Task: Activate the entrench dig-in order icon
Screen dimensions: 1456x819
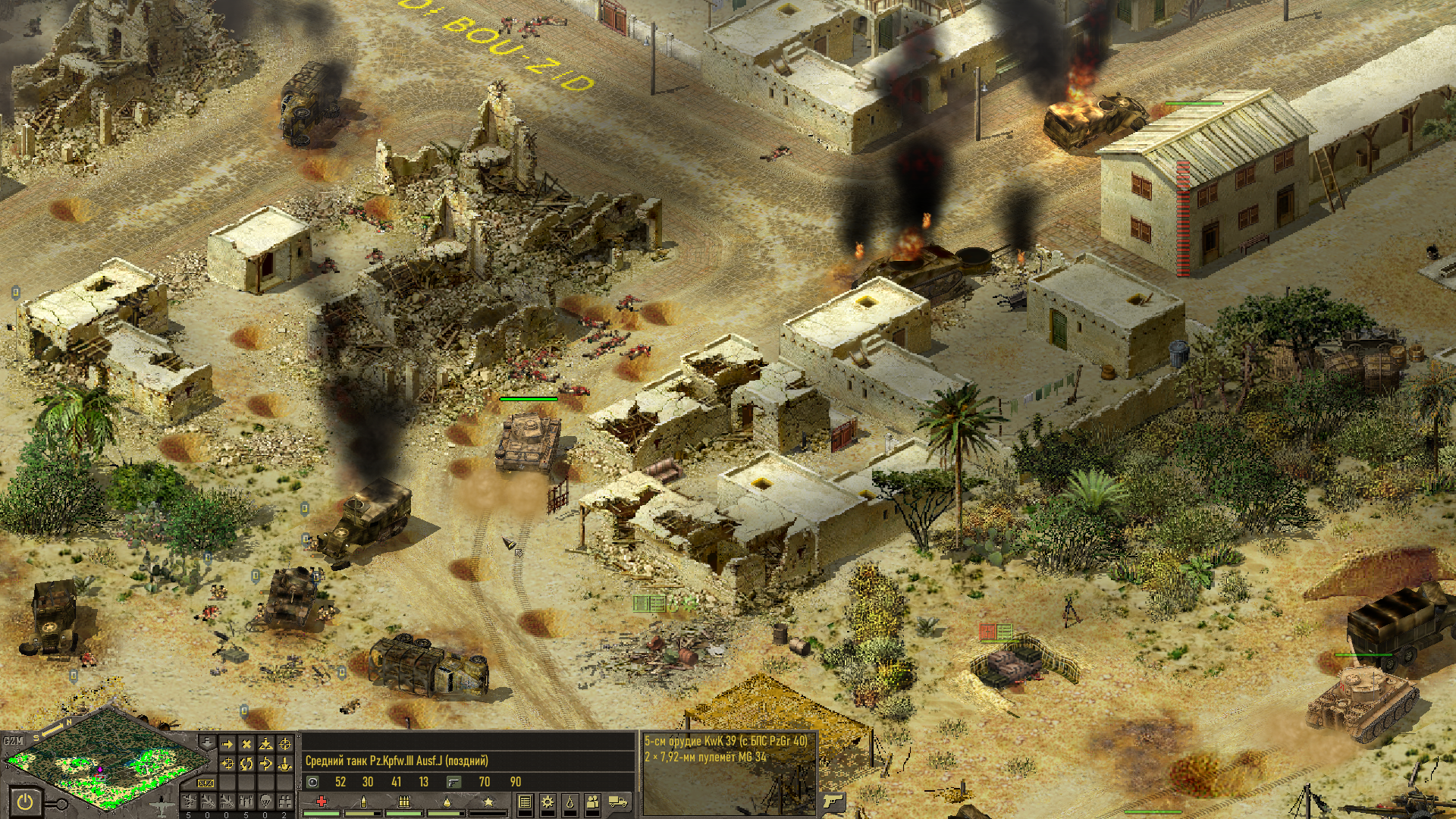Action: tap(285, 764)
